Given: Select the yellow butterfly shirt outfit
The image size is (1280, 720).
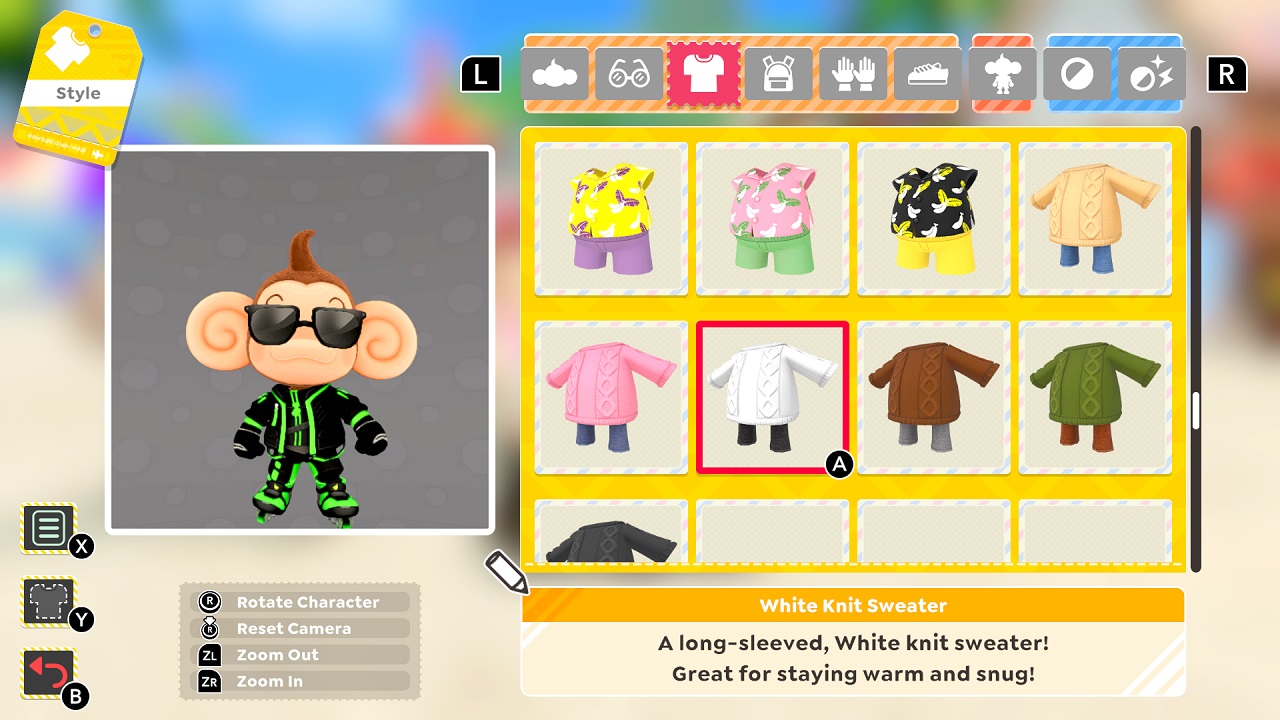Looking at the screenshot, I should coord(610,219).
